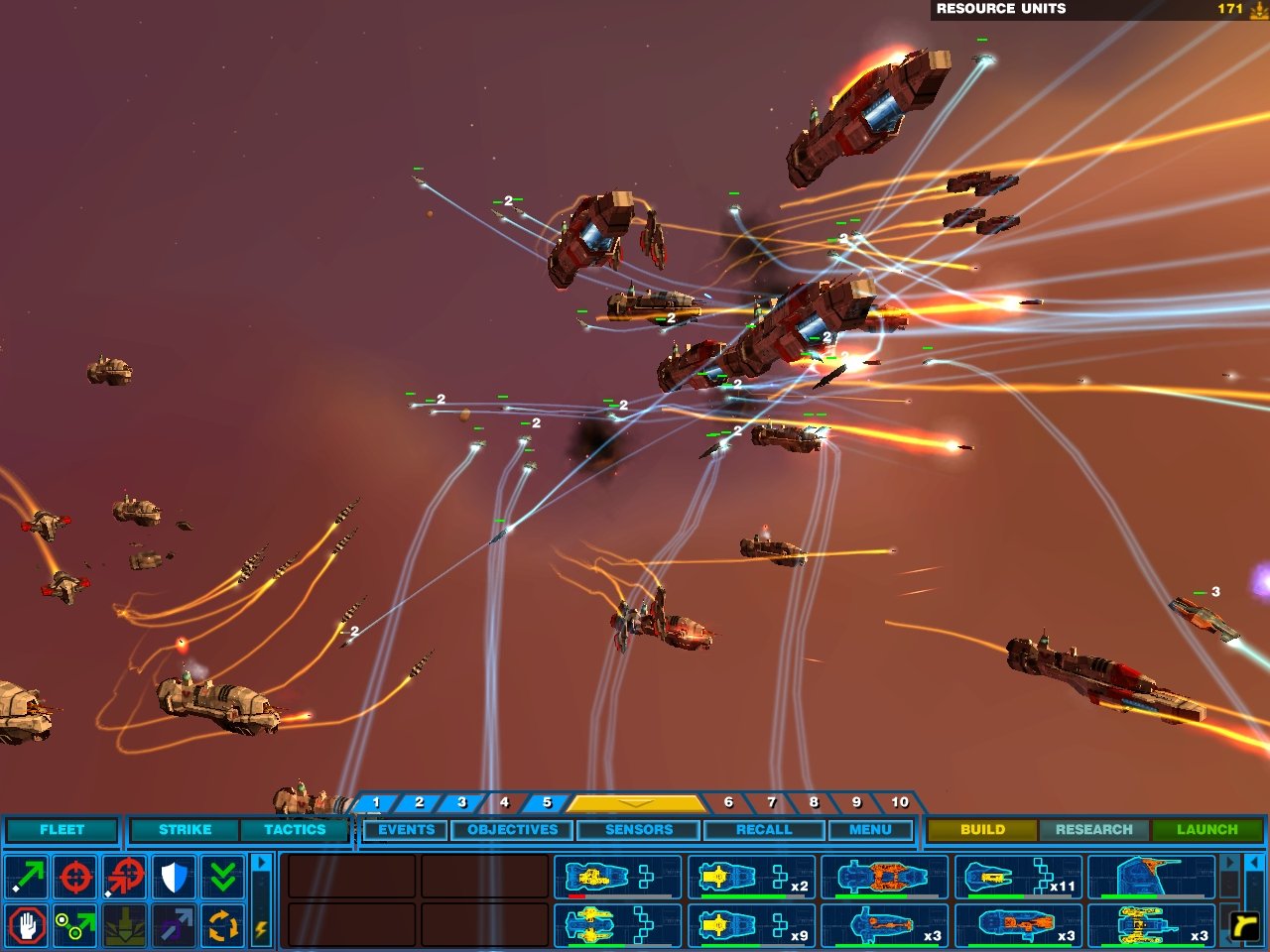Image resolution: width=1270 pixels, height=952 pixels.
Task: Adjust the vertical slider beside the command icons
Action: [260, 900]
